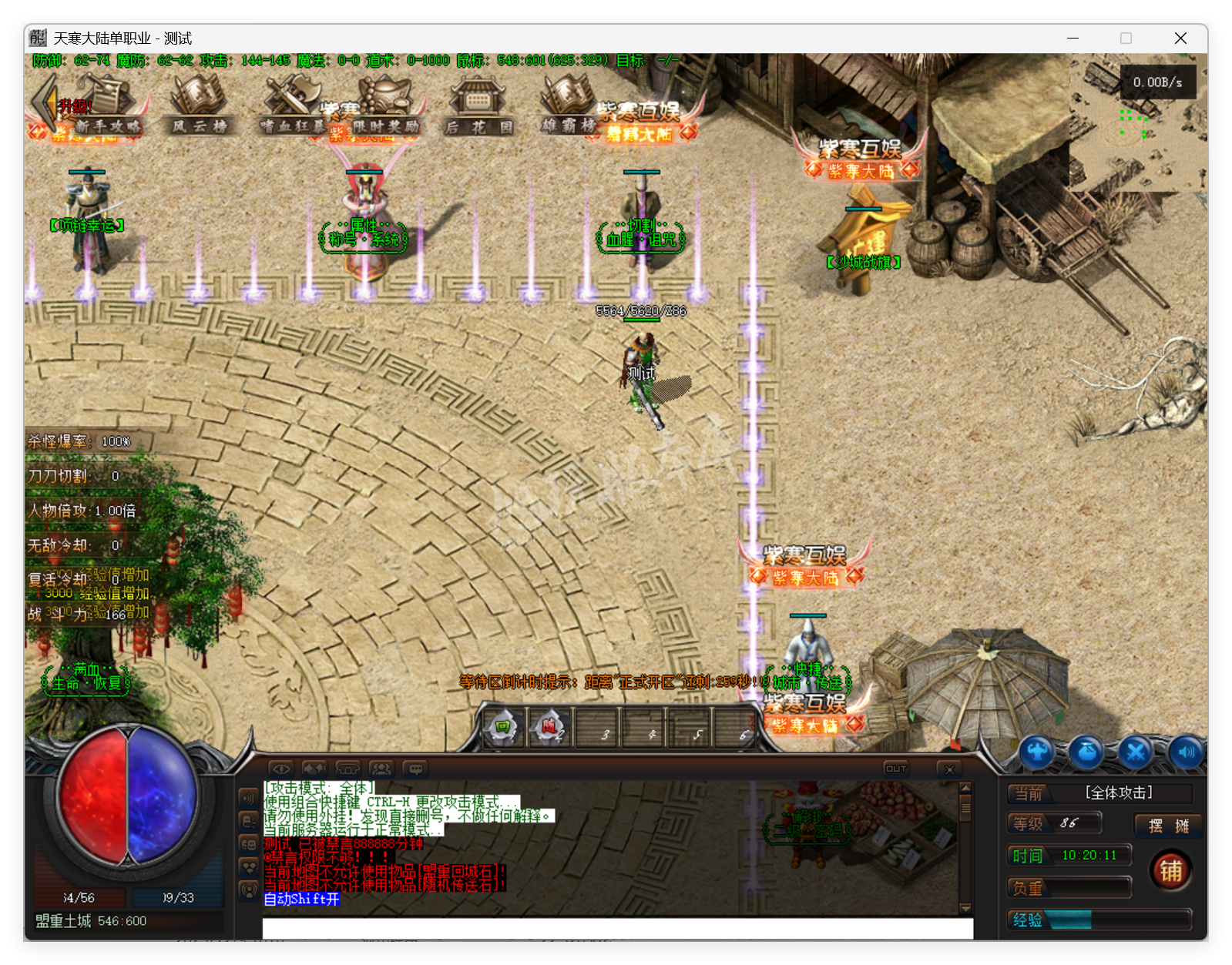Click the OUT tab above the chat
Viewport: 1232px width, 965px height.
[x=895, y=768]
